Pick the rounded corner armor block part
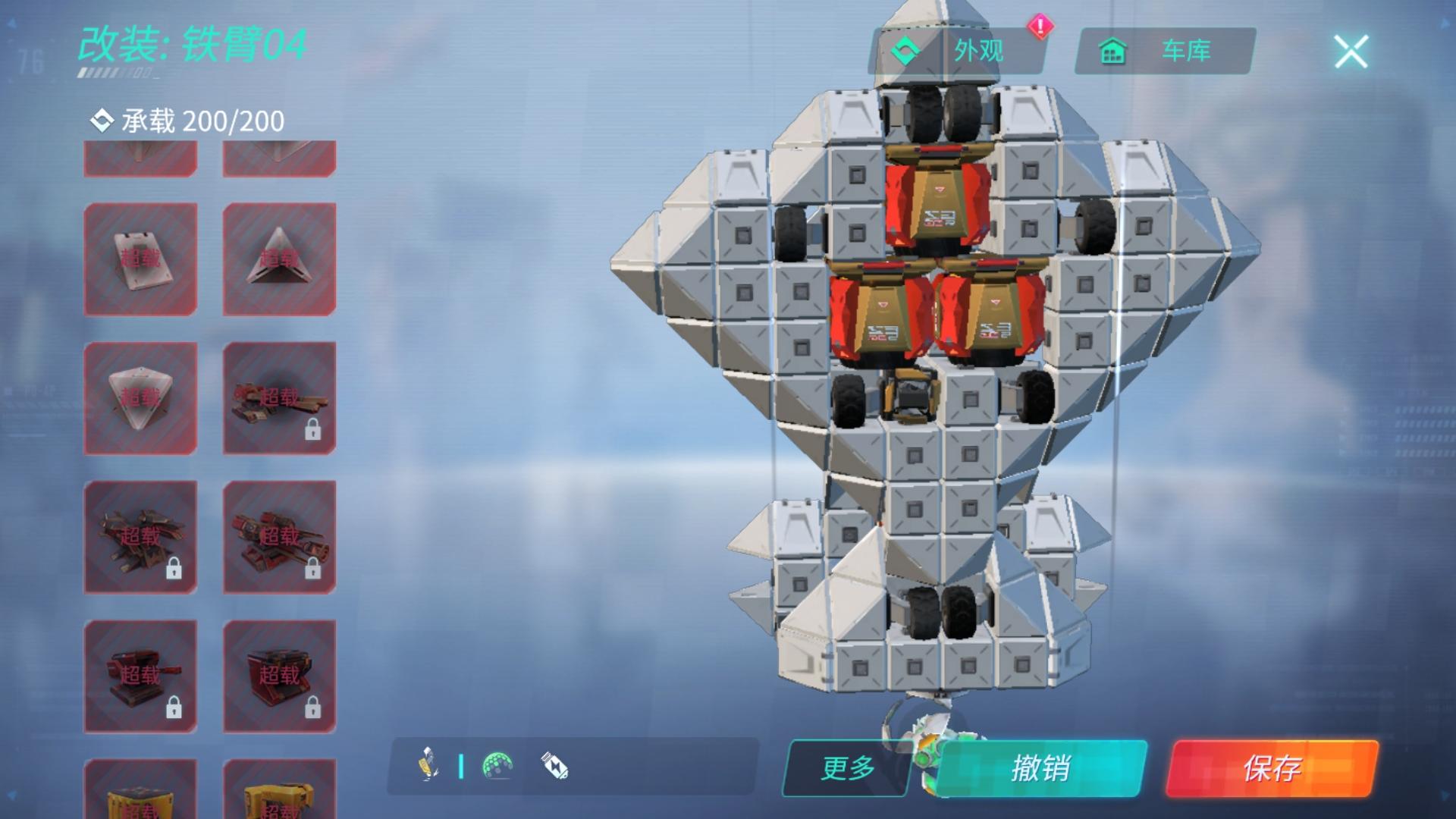The image size is (1456, 819). pos(140,398)
